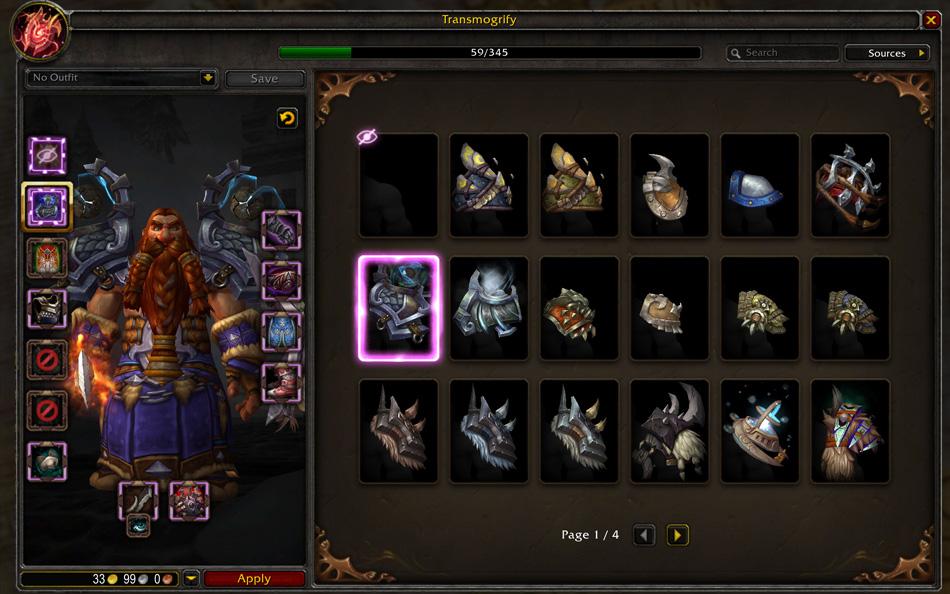The height and width of the screenshot is (594, 950).
Task: Click the Save outfit button
Action: (264, 78)
